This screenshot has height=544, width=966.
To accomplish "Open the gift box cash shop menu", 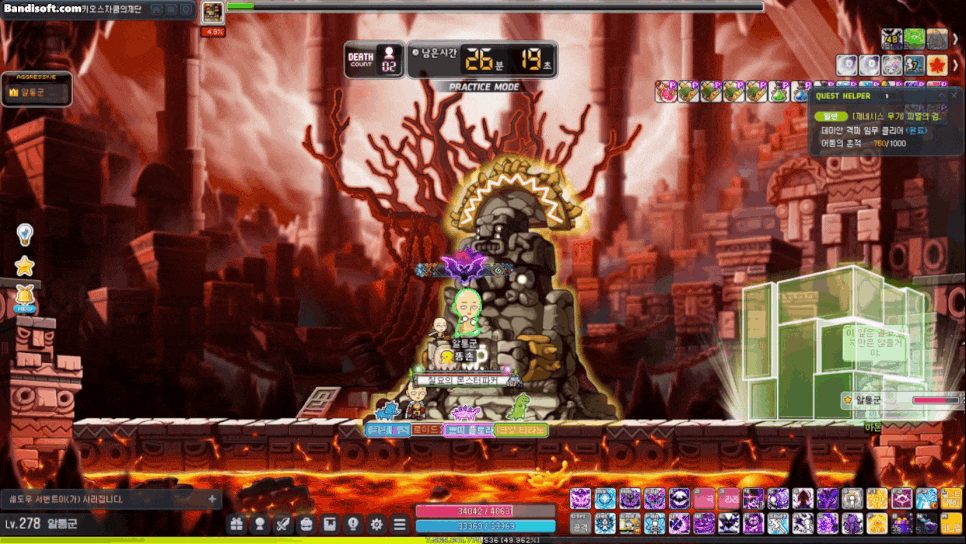I will (x=236, y=523).
